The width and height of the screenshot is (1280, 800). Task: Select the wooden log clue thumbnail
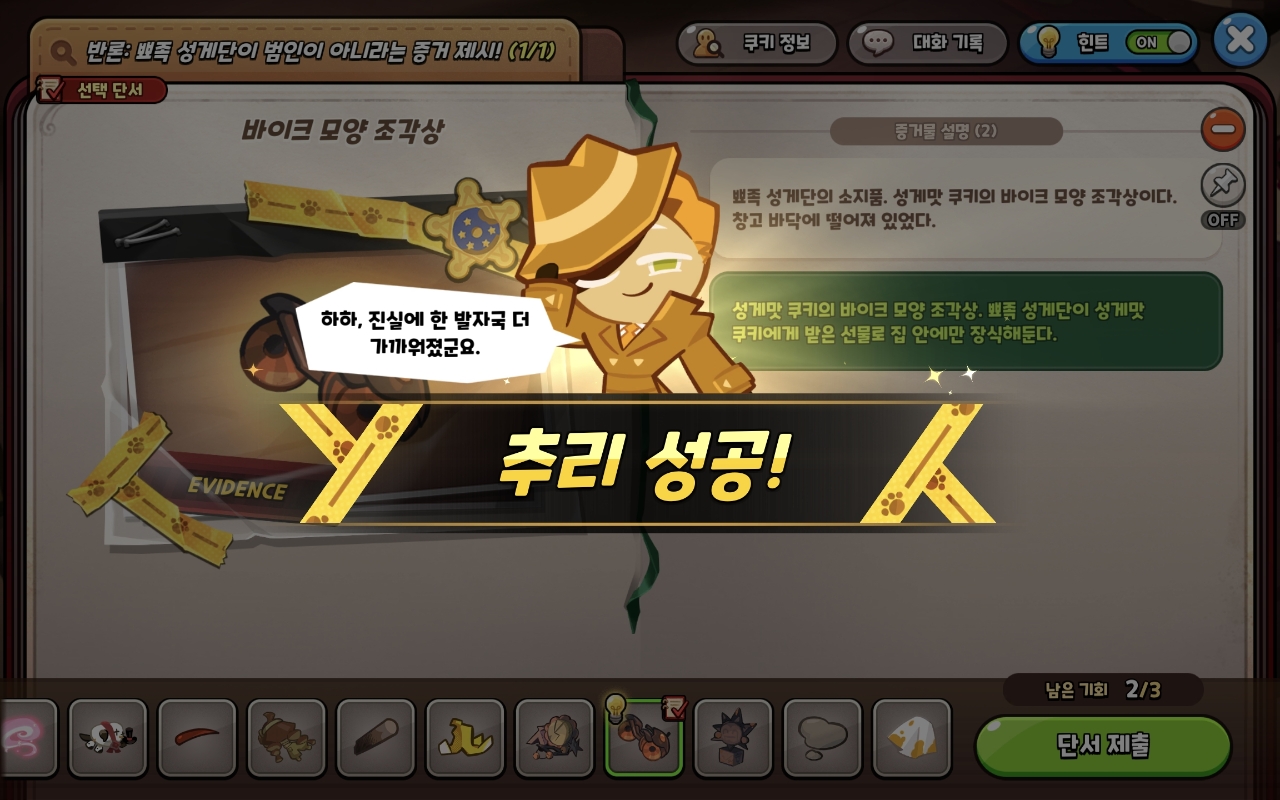pyautogui.click(x=376, y=740)
